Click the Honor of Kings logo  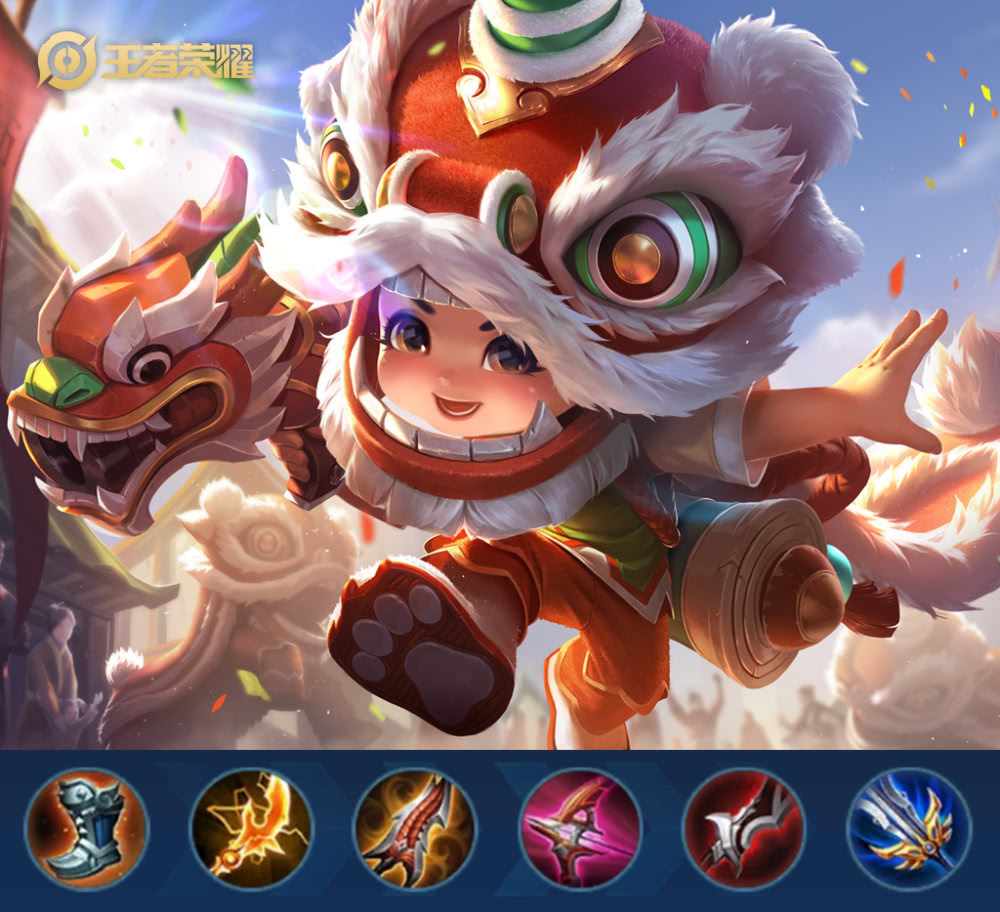146,62
